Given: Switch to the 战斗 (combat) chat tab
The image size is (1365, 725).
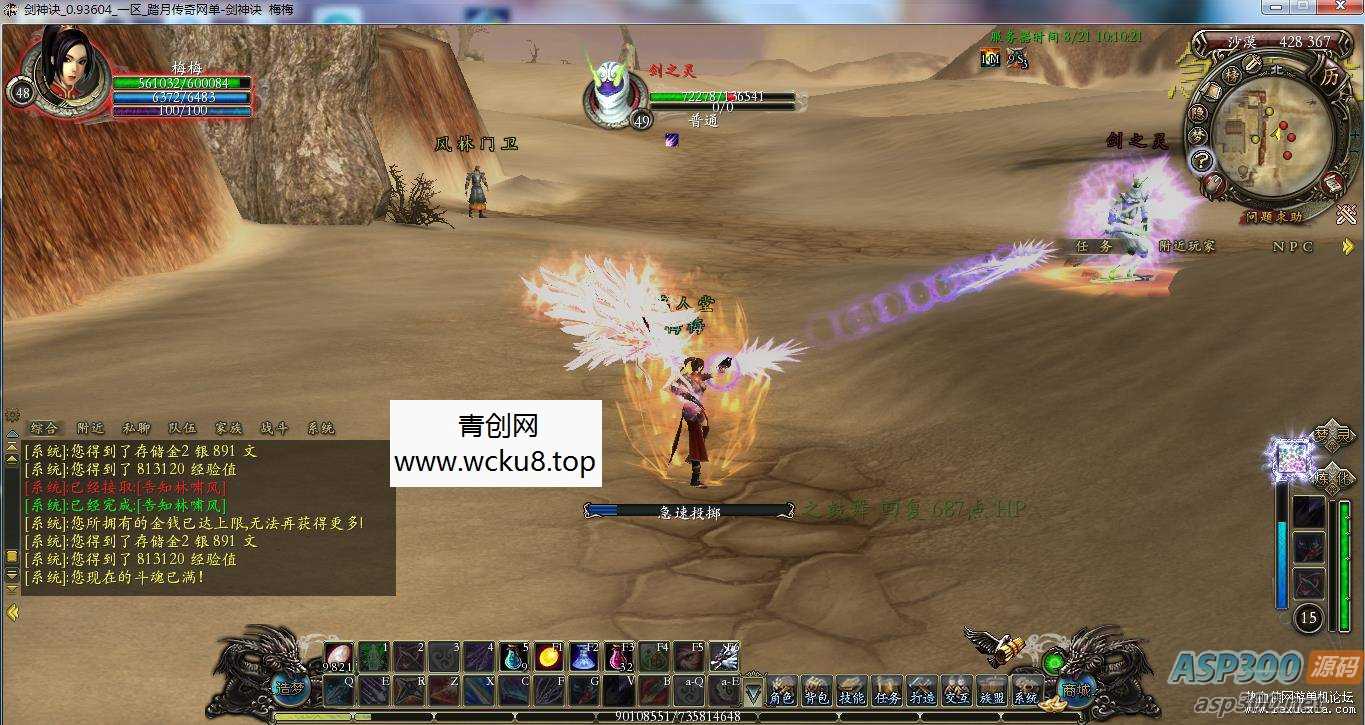Looking at the screenshot, I should coord(273,428).
